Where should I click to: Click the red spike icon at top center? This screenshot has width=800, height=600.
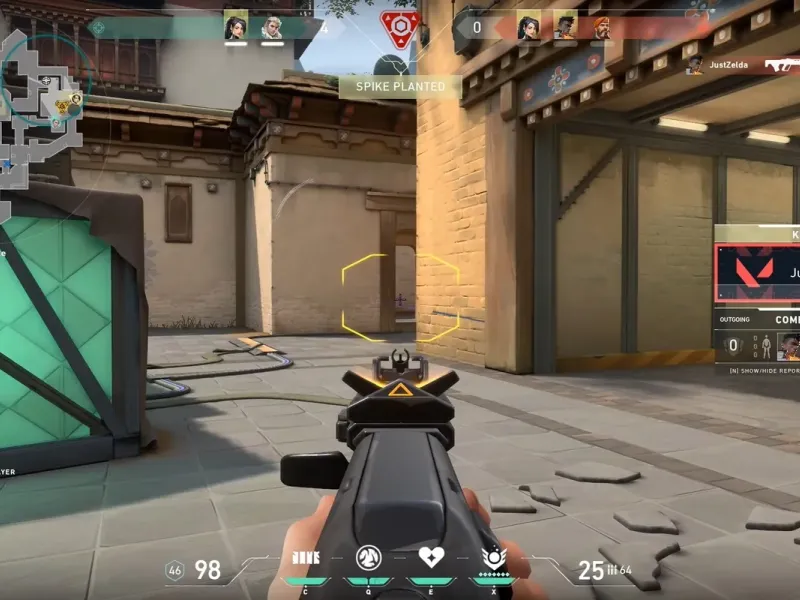pyautogui.click(x=398, y=28)
